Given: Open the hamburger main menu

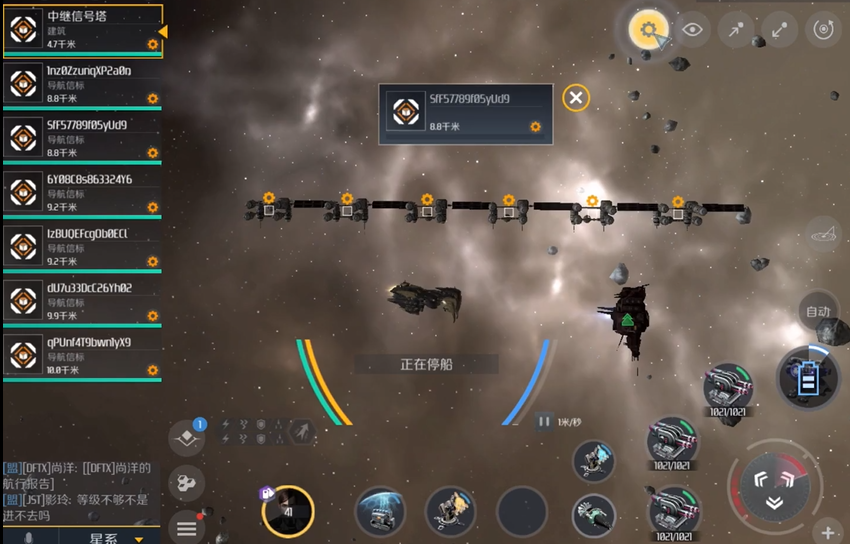Looking at the screenshot, I should tap(186, 526).
